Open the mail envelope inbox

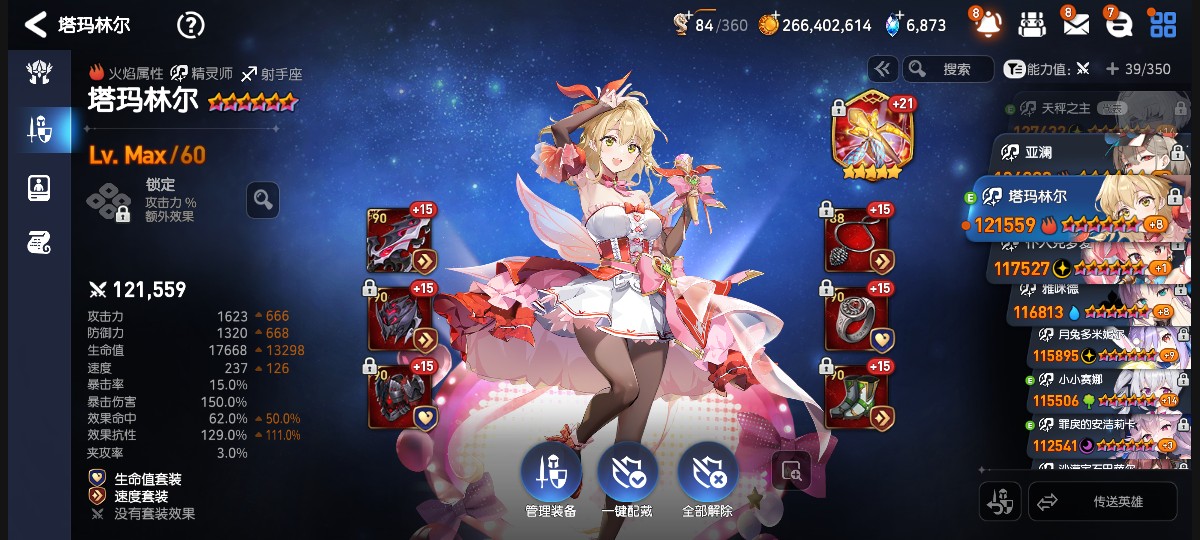click(1075, 24)
